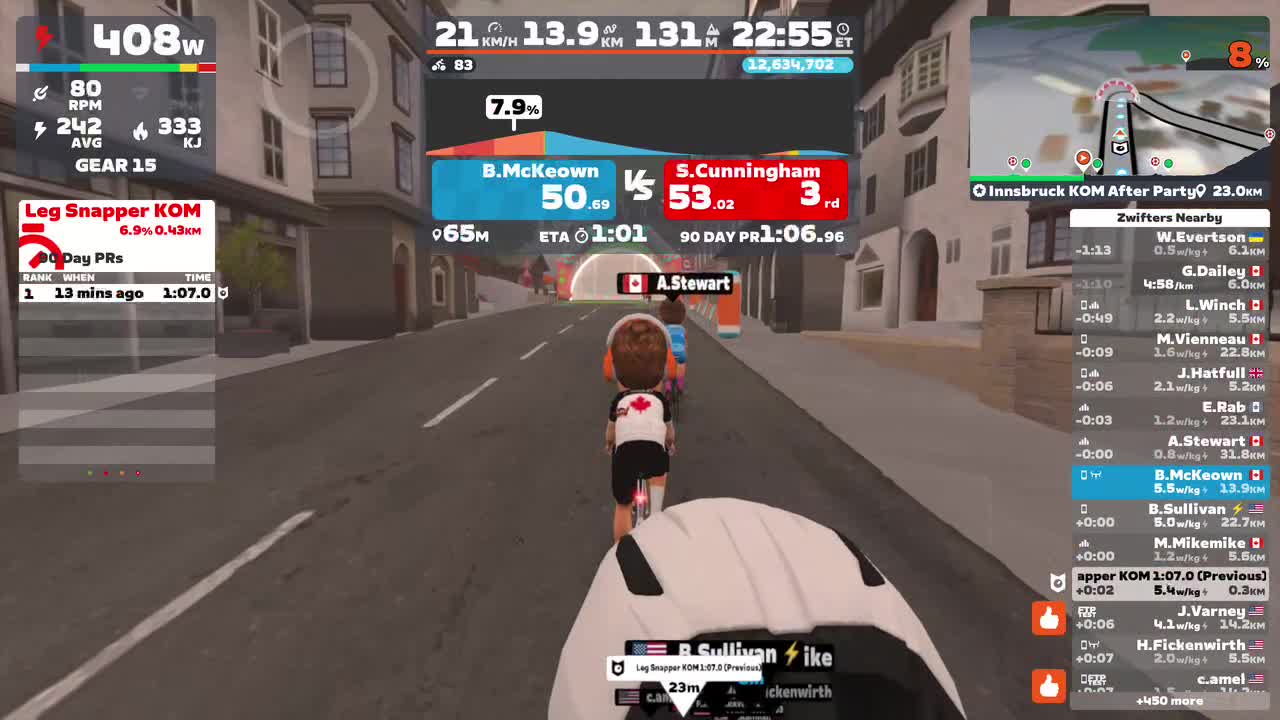1280x720 pixels.
Task: Click the flame icon beside 333 KJ
Action: pyautogui.click(x=143, y=131)
